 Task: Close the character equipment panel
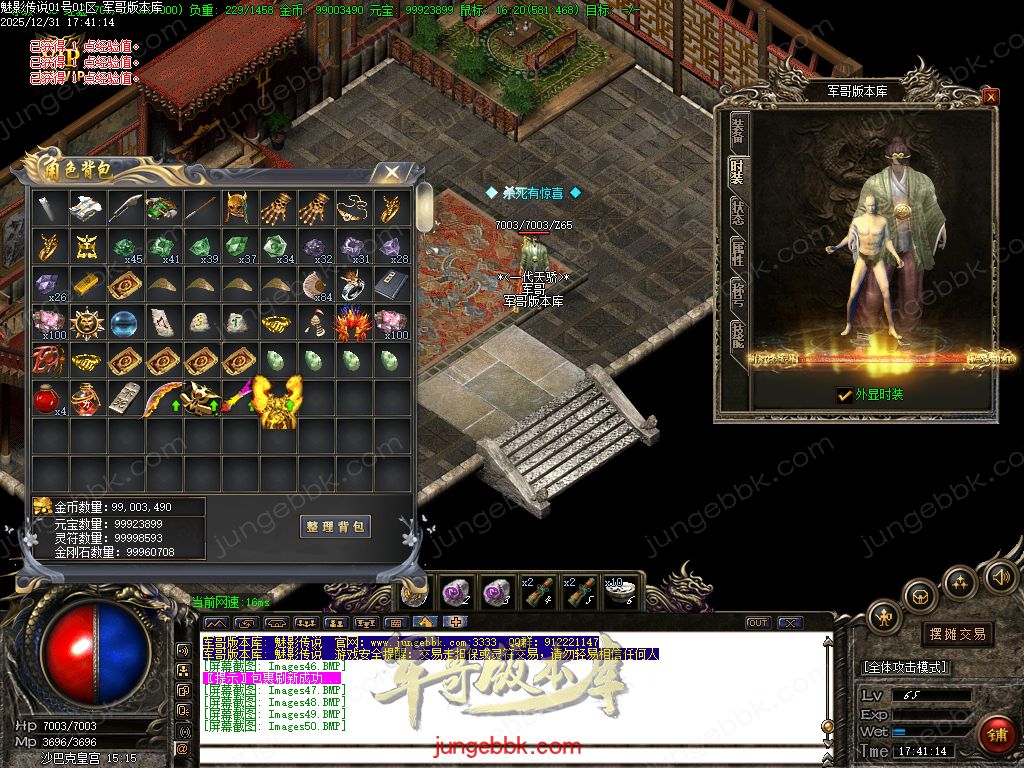(x=990, y=97)
